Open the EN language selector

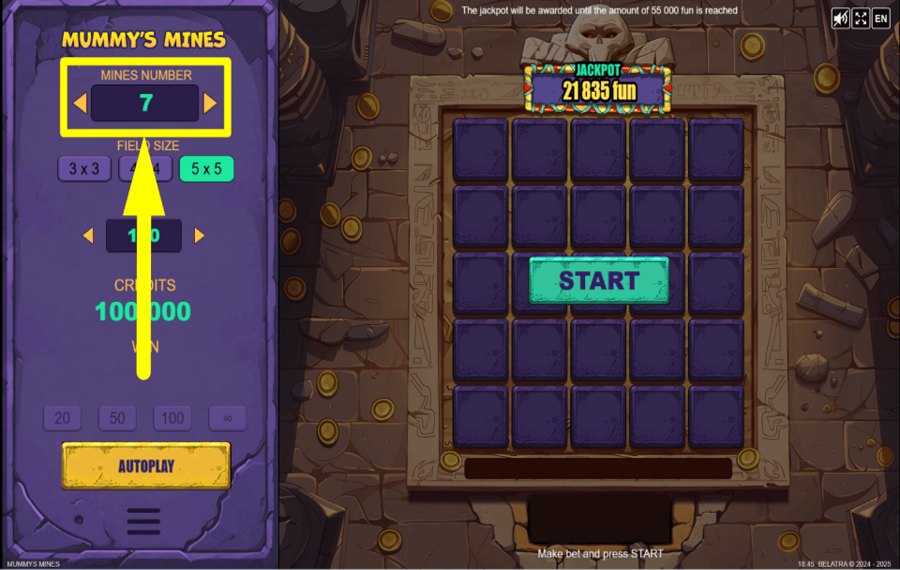click(881, 18)
